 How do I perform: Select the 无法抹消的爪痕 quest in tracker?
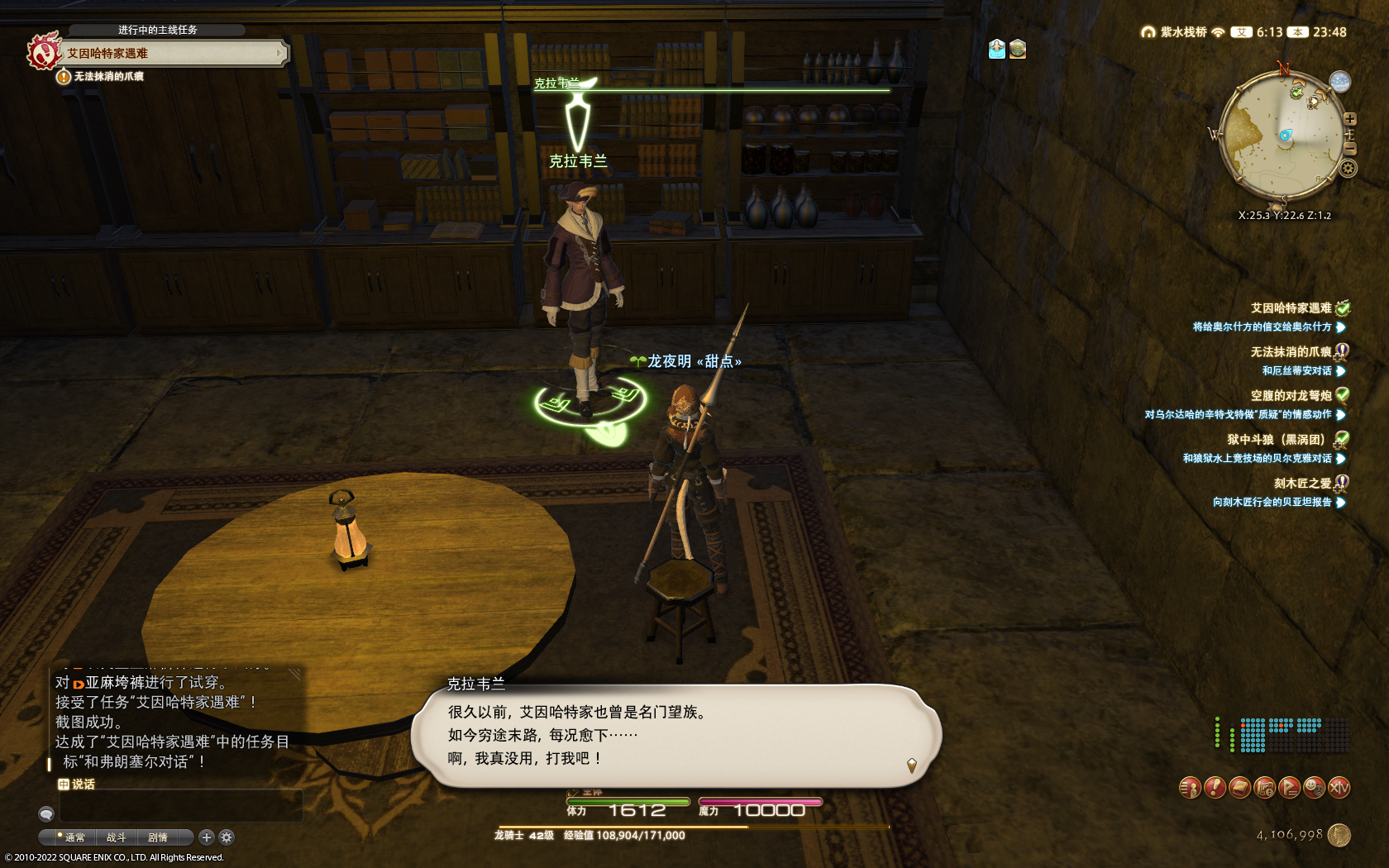click(1291, 352)
